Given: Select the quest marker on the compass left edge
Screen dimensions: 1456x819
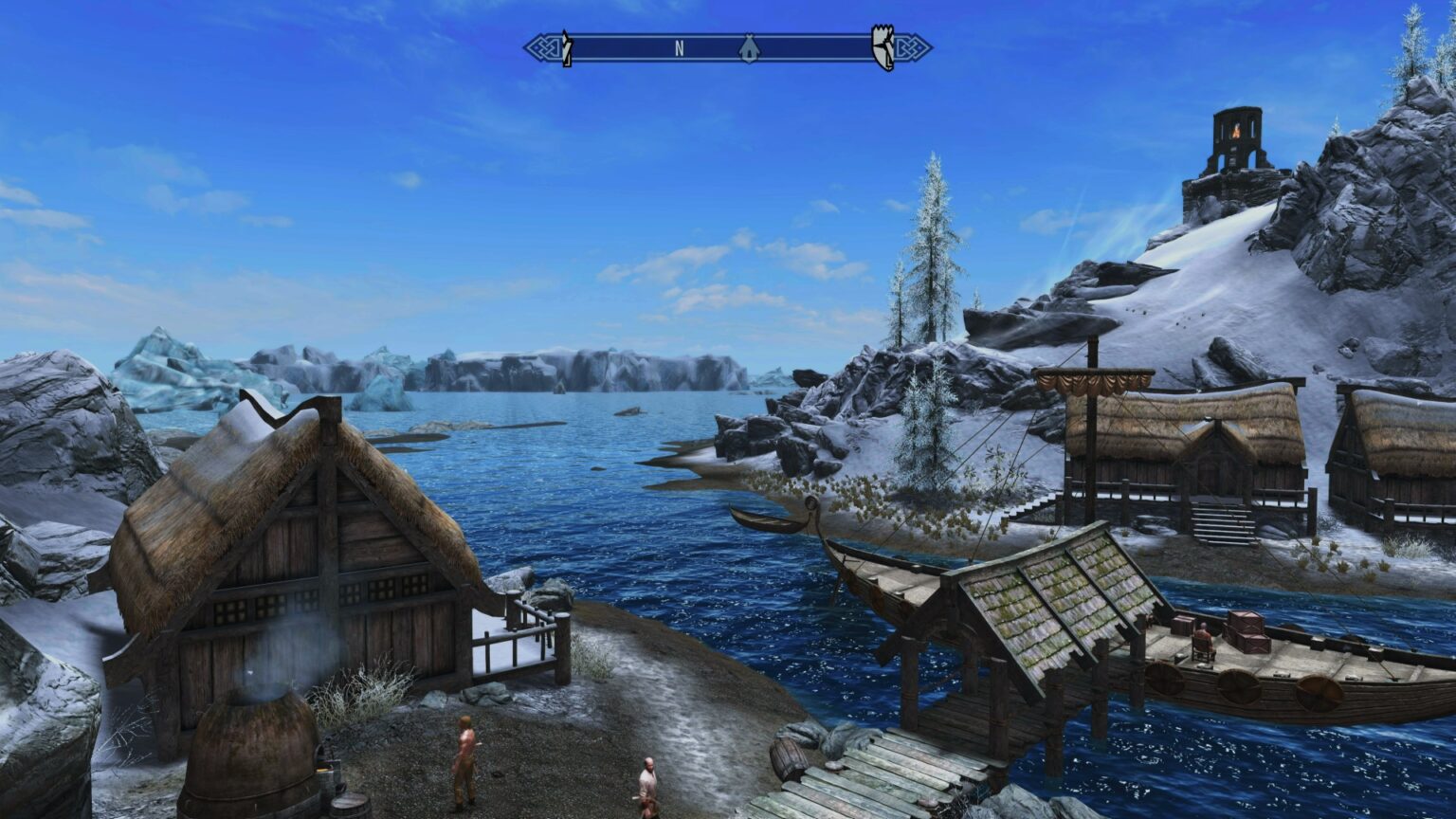Looking at the screenshot, I should click(x=566, y=47).
